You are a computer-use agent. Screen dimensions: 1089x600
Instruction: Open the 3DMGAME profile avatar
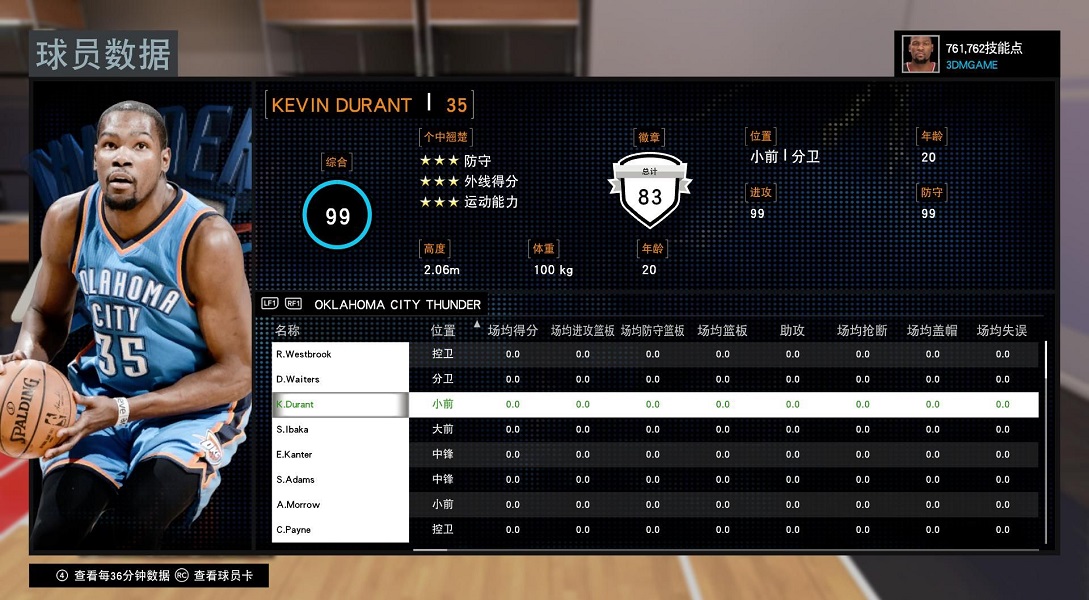pyautogui.click(x=920, y=54)
